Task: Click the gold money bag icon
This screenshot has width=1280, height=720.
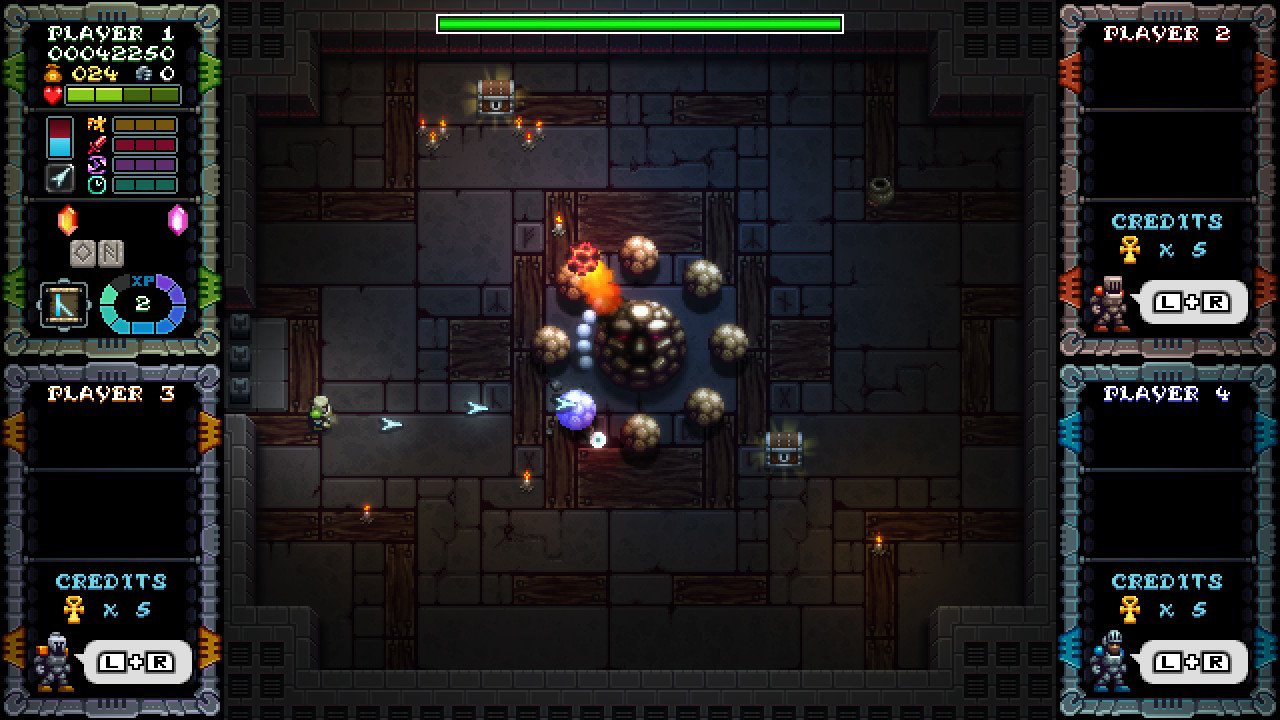Action: point(54,74)
